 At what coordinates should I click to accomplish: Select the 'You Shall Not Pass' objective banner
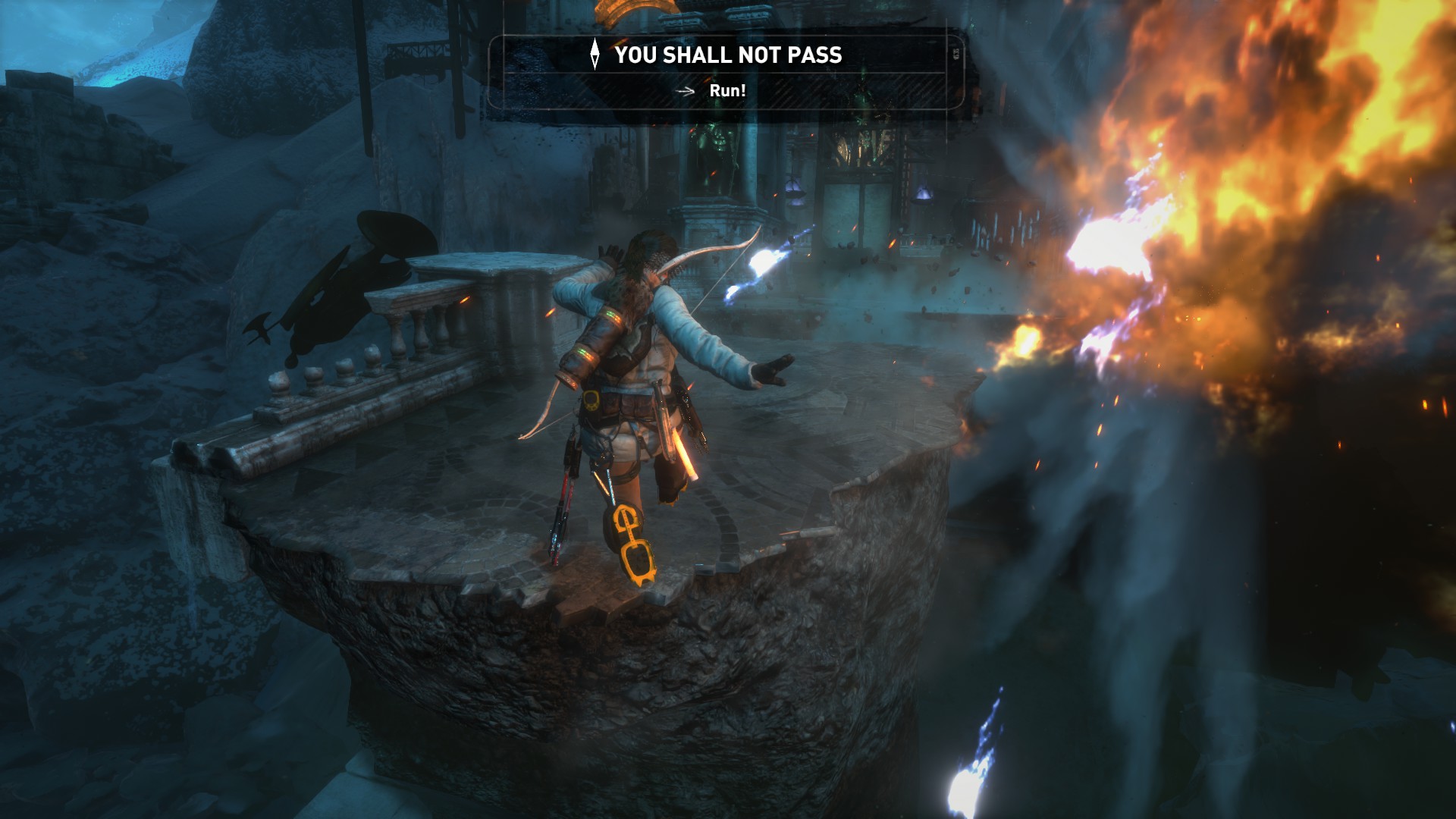pyautogui.click(x=726, y=55)
